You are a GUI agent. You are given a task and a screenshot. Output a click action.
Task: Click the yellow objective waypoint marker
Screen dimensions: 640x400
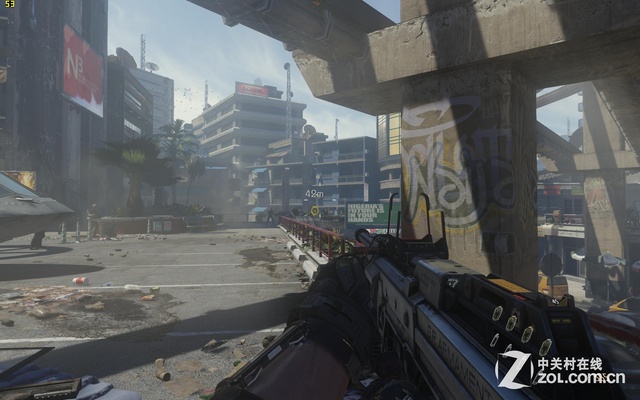pos(314,210)
